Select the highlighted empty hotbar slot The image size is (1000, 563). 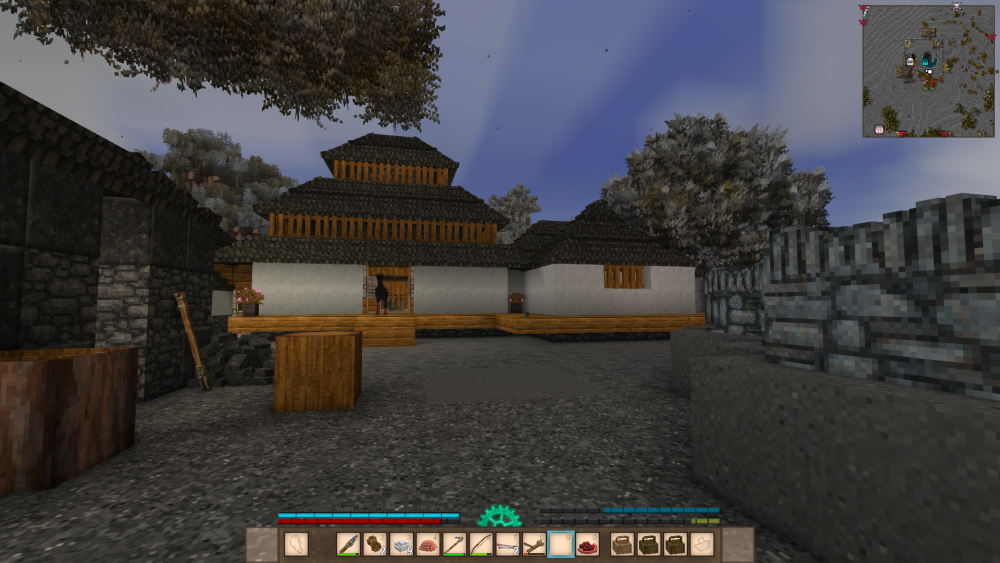(x=561, y=544)
